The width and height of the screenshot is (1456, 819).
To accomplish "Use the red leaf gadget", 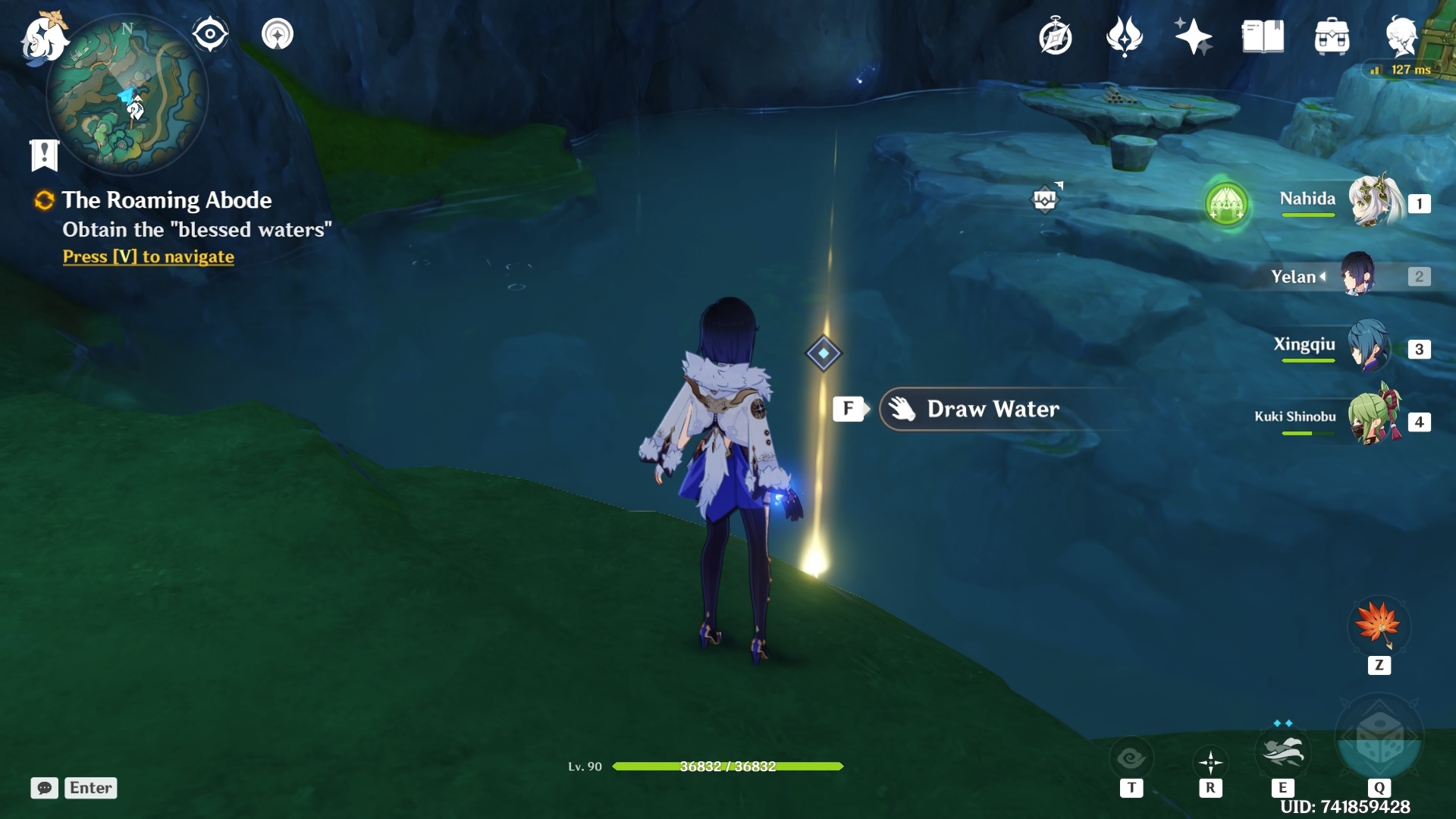I will pyautogui.click(x=1379, y=626).
